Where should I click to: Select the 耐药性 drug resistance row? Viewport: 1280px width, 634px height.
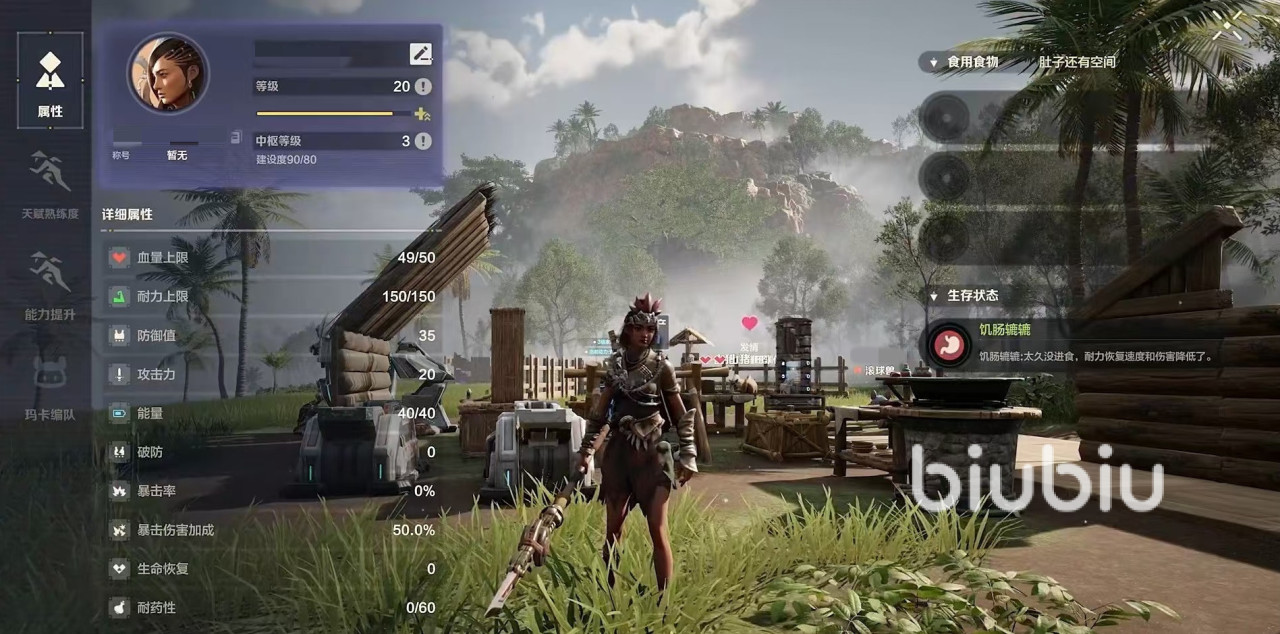pos(272,608)
